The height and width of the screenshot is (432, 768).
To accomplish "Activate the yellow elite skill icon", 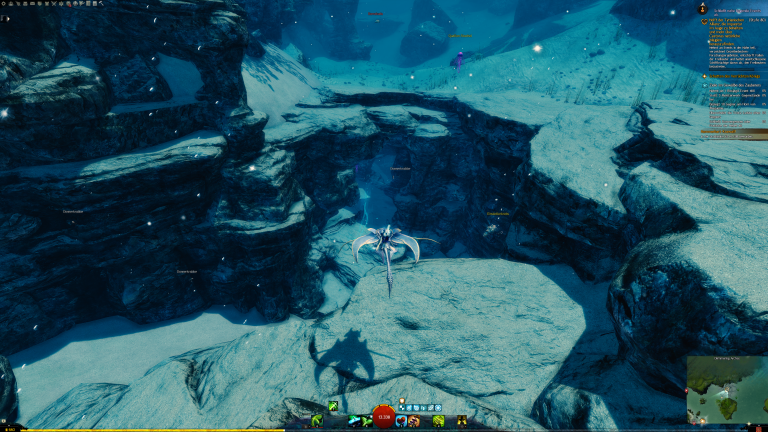I will [x=438, y=421].
